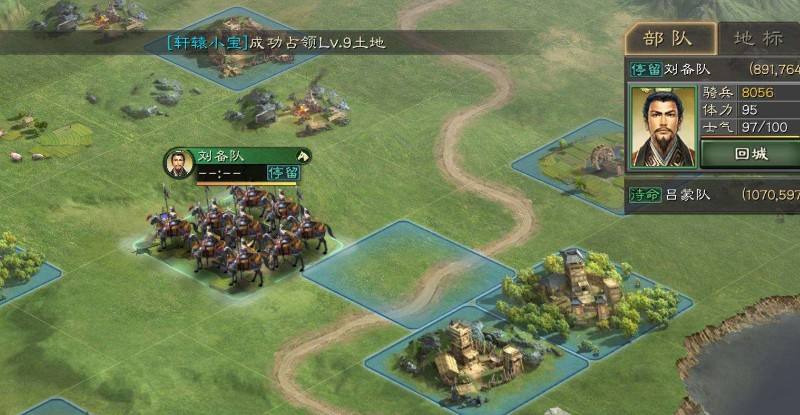Click the 回城 return-to-city button

[750, 154]
